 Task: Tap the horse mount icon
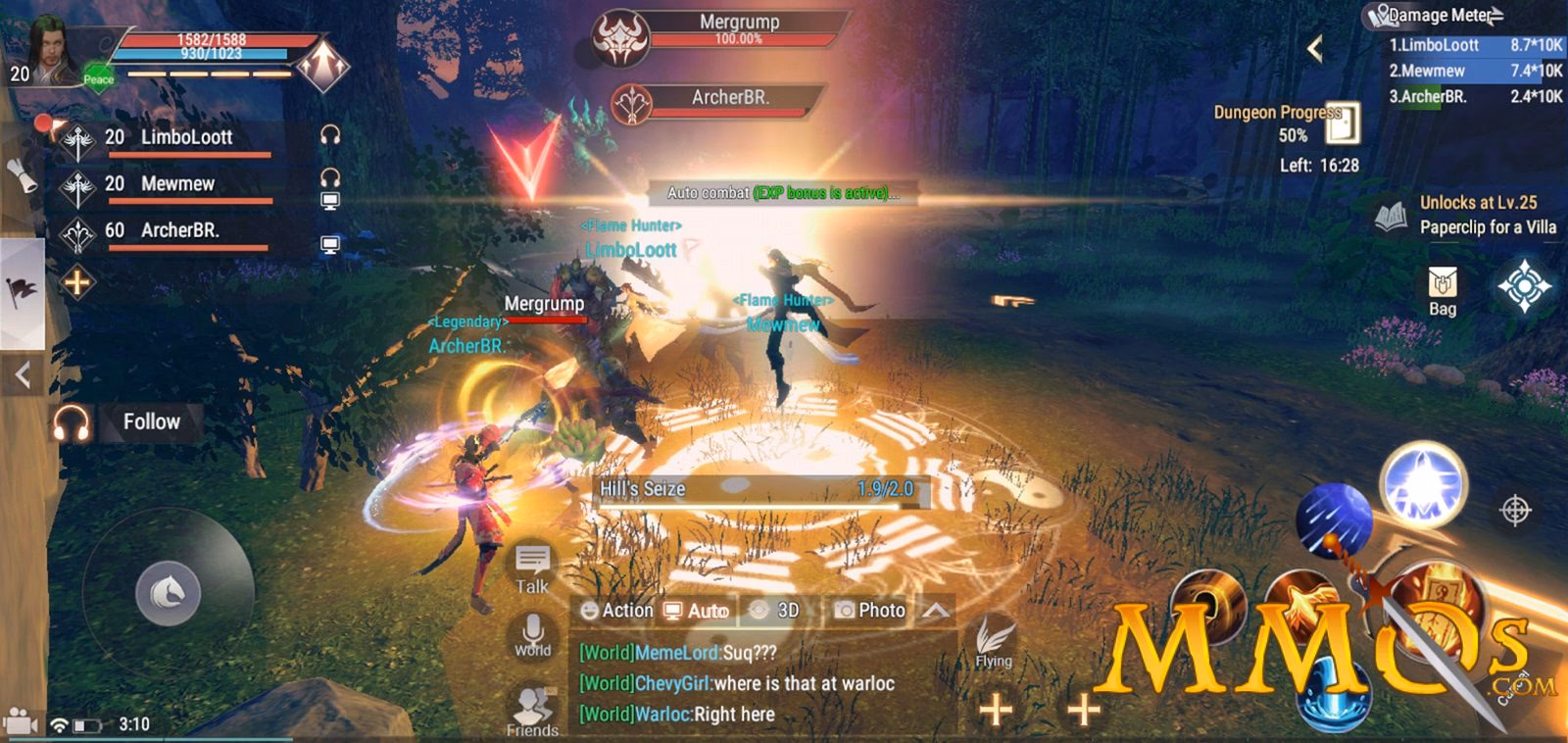click(167, 591)
